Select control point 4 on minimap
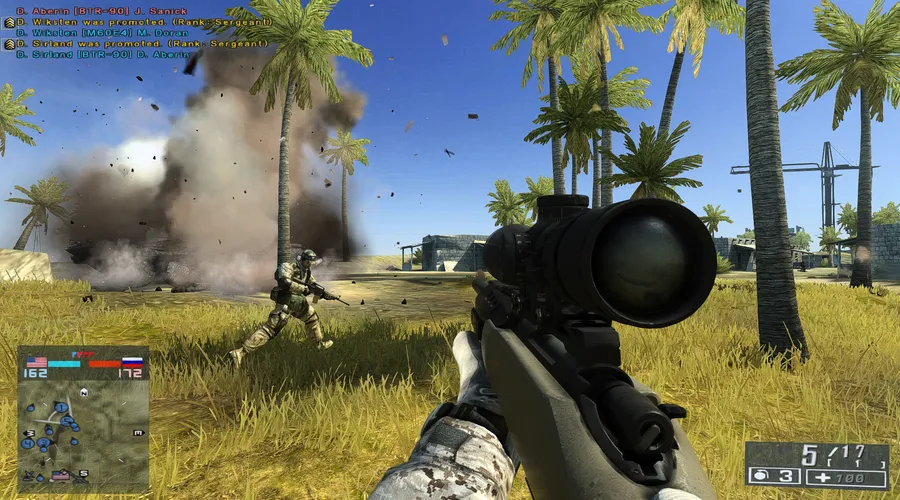The height and width of the screenshot is (500, 900). (28, 443)
